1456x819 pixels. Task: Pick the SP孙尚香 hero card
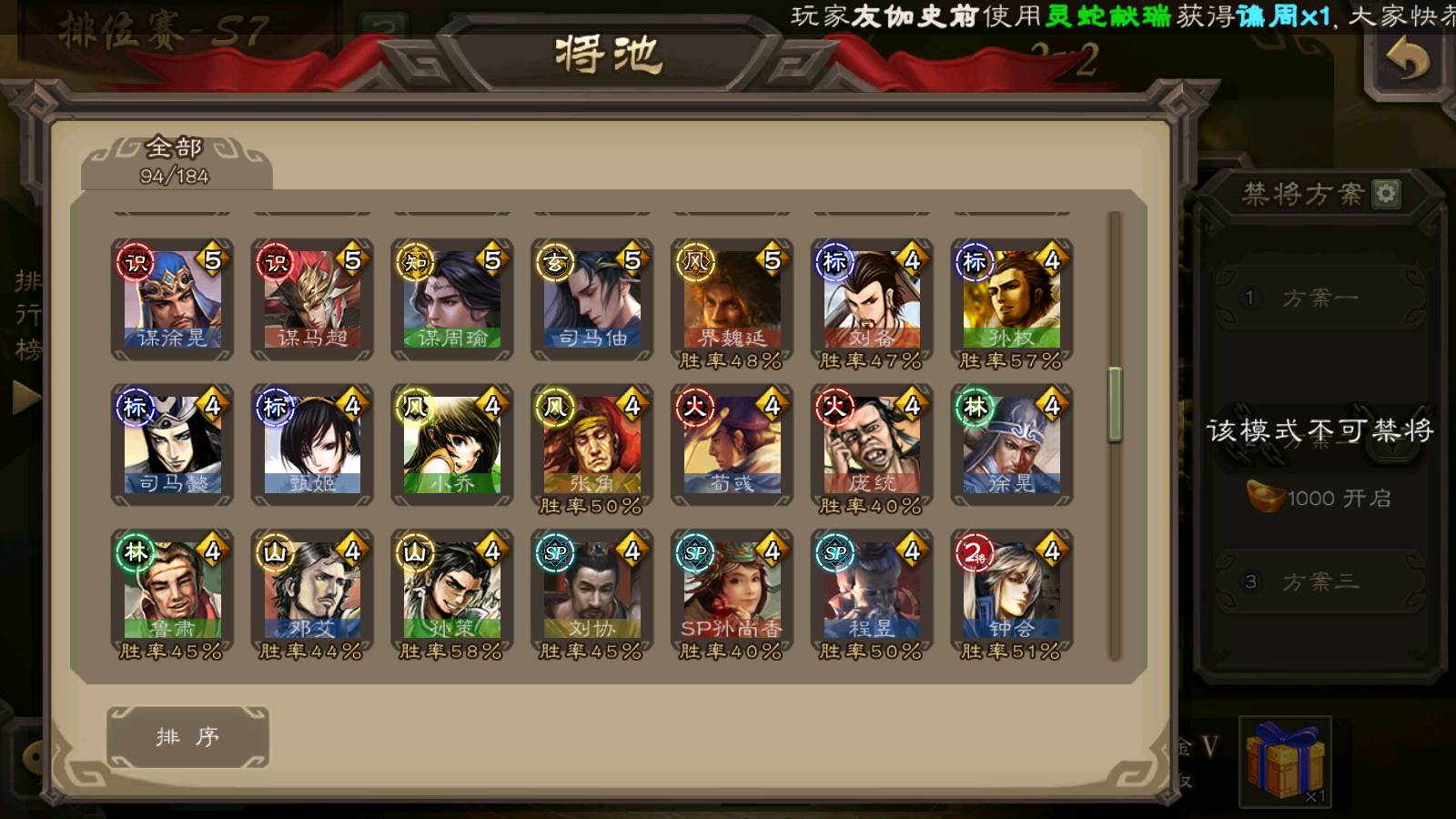(x=733, y=591)
